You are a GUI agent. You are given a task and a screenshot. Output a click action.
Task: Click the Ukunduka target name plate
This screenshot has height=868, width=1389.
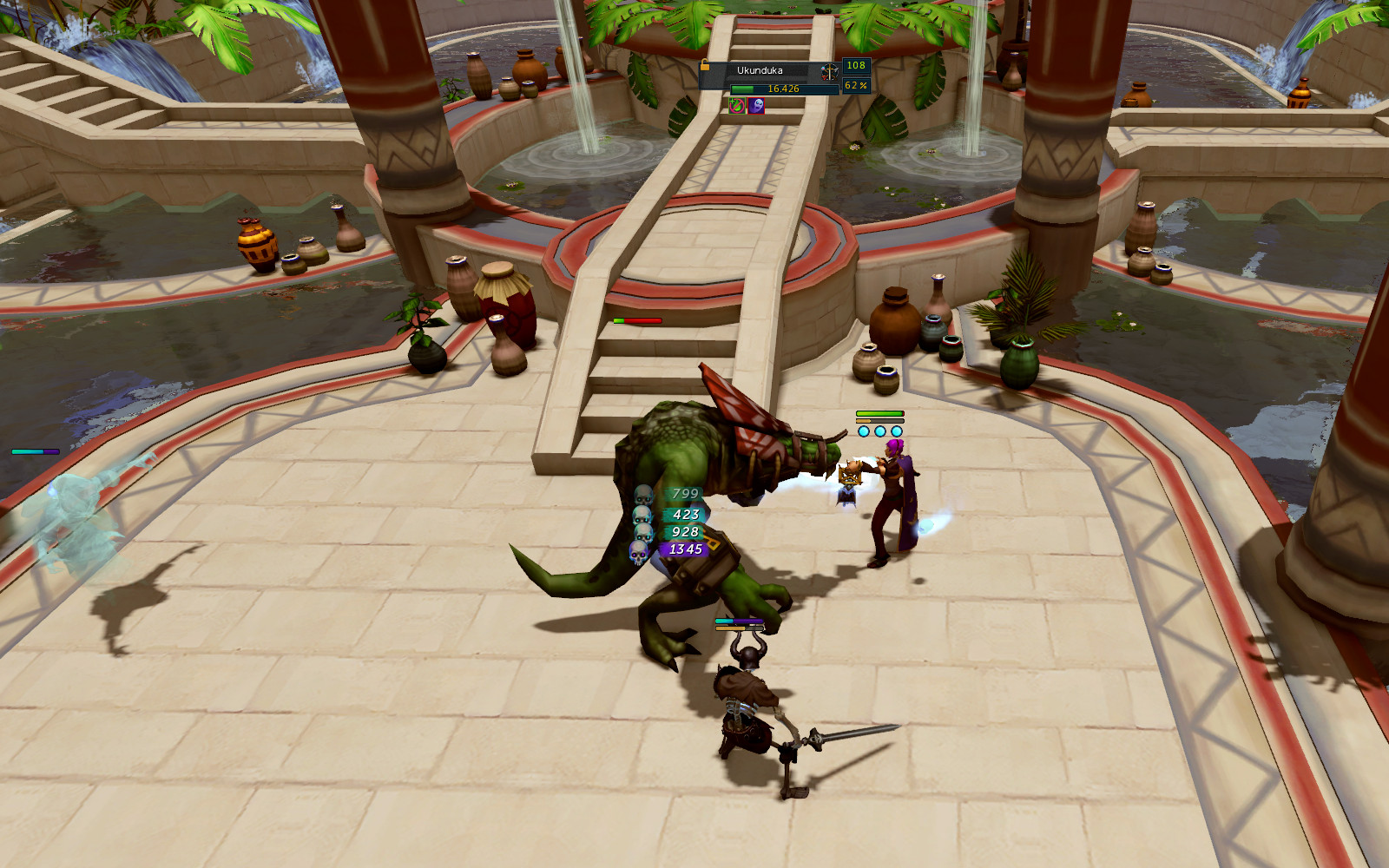(x=760, y=71)
